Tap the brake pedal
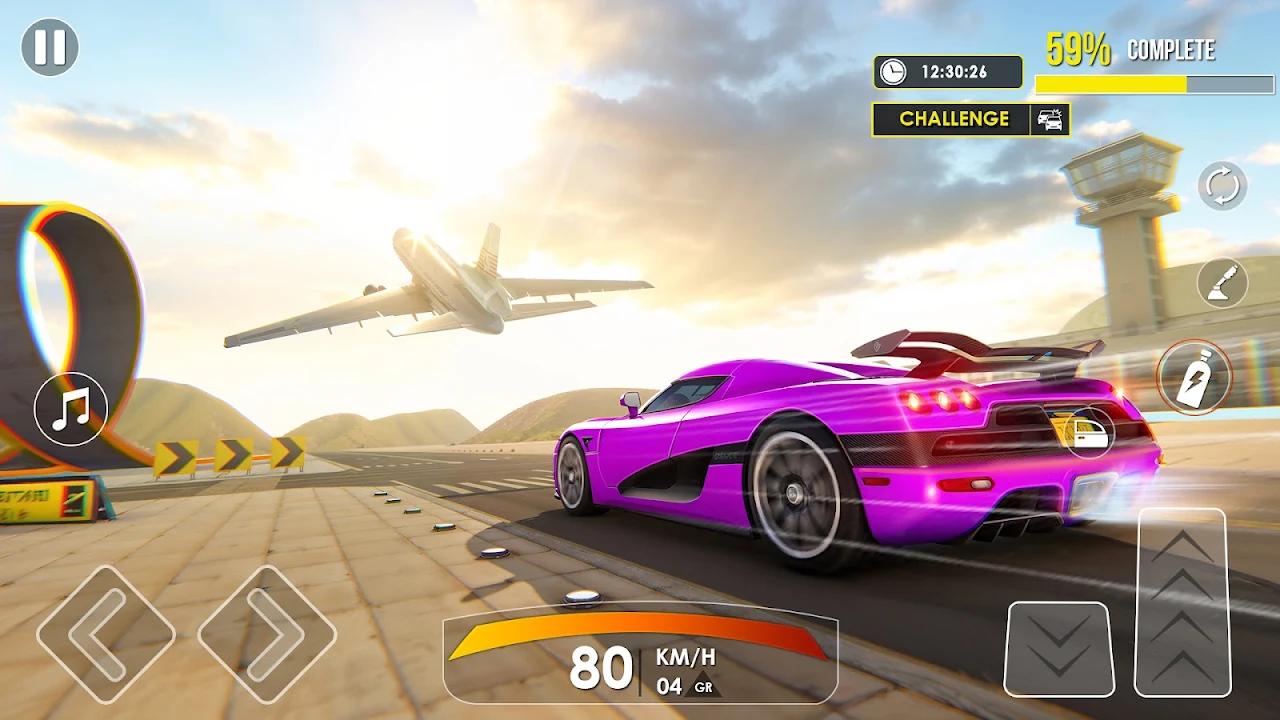This screenshot has height=720, width=1280. click(x=1059, y=649)
